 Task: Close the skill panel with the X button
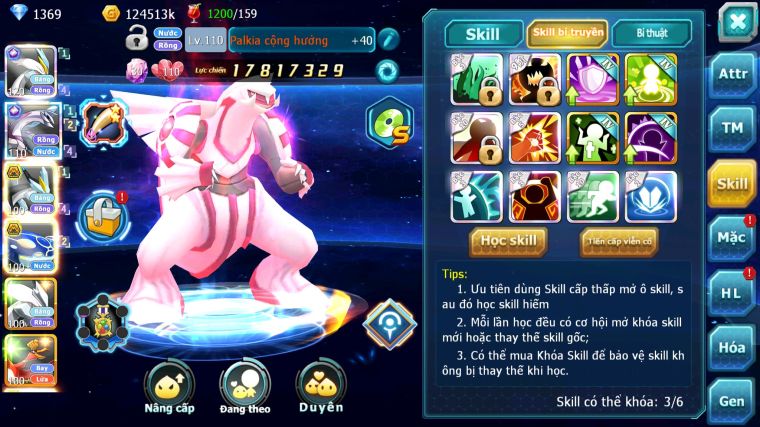[x=736, y=21]
